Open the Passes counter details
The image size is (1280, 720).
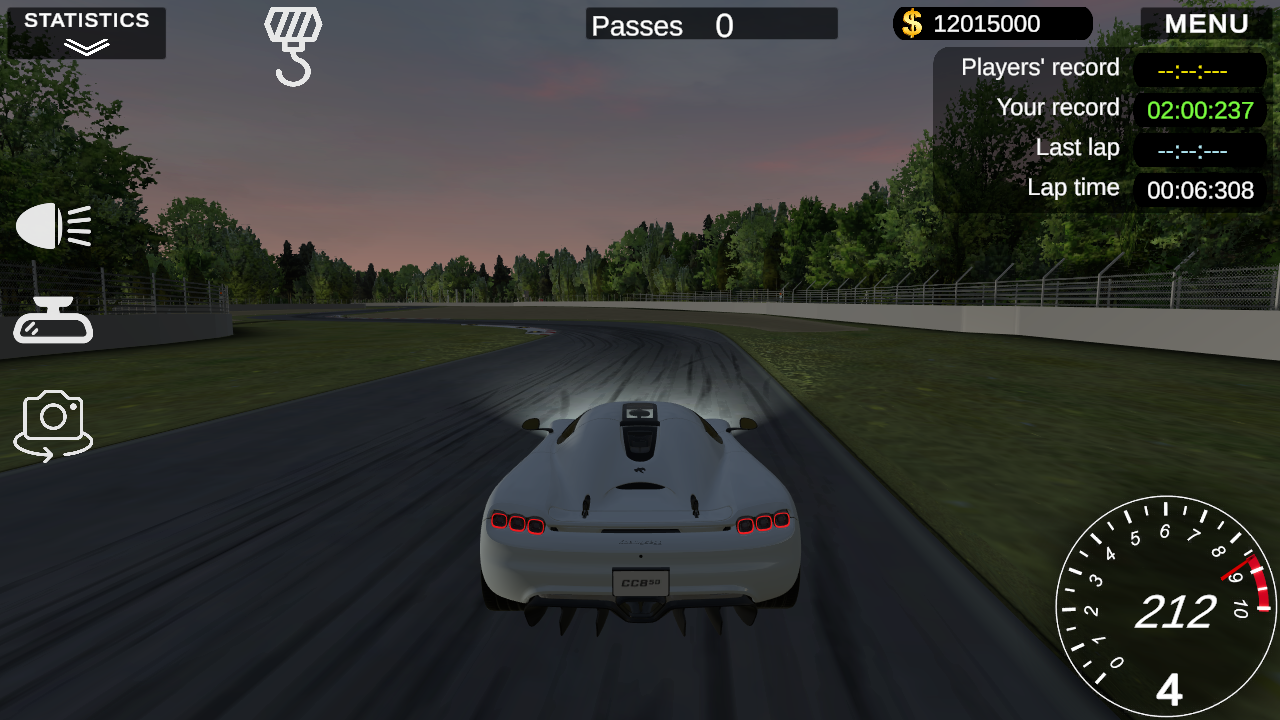click(x=710, y=24)
